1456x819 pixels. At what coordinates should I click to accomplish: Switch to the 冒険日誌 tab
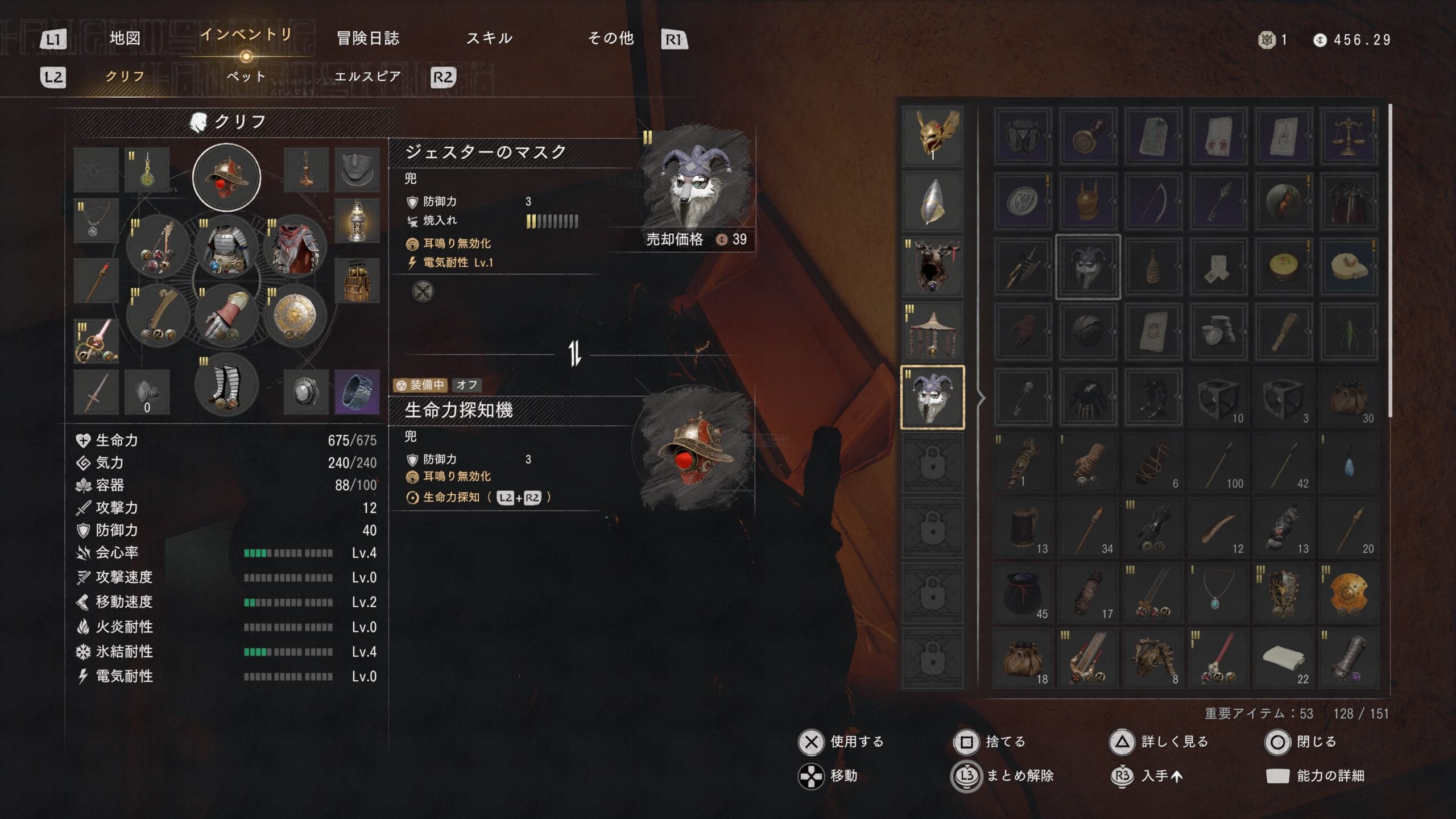pos(368,39)
